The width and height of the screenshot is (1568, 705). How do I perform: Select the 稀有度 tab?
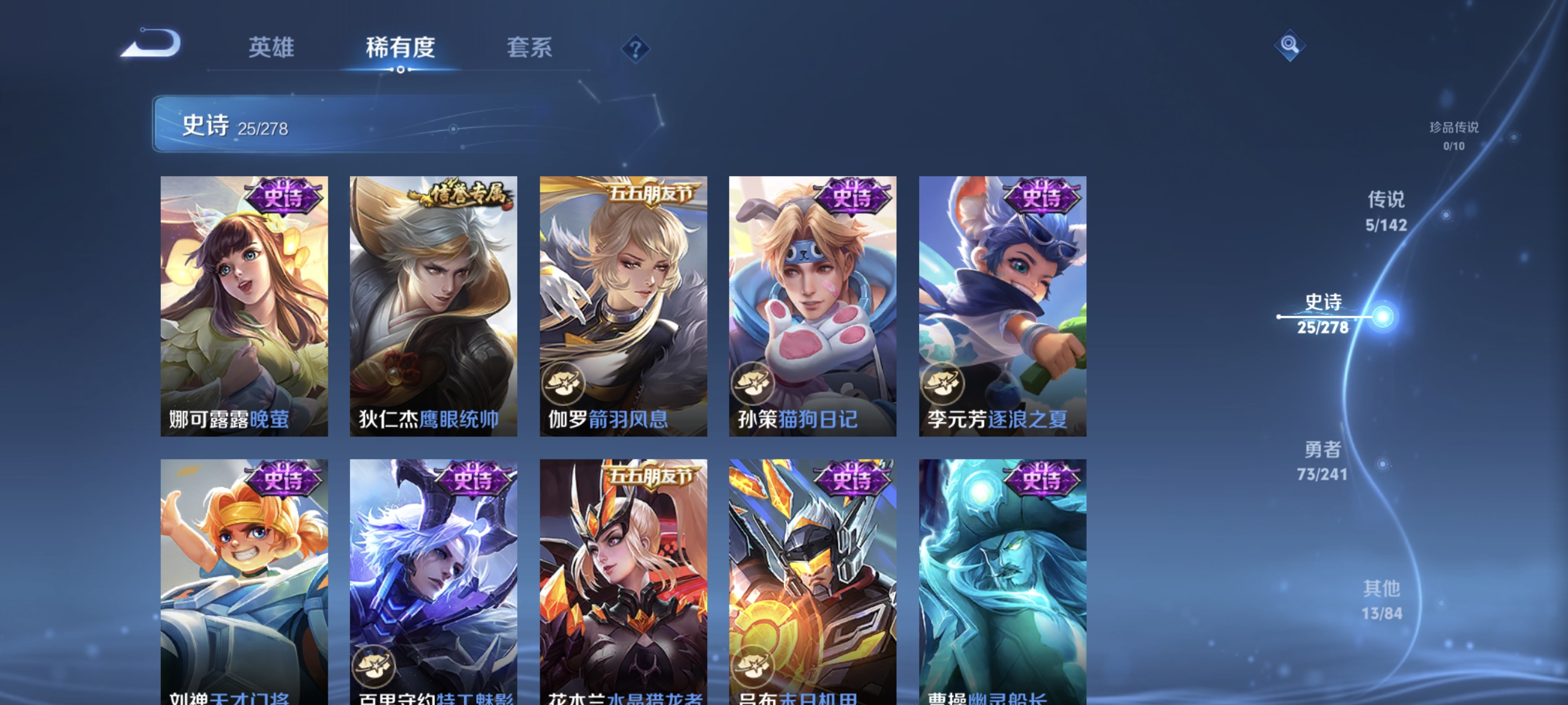click(401, 48)
